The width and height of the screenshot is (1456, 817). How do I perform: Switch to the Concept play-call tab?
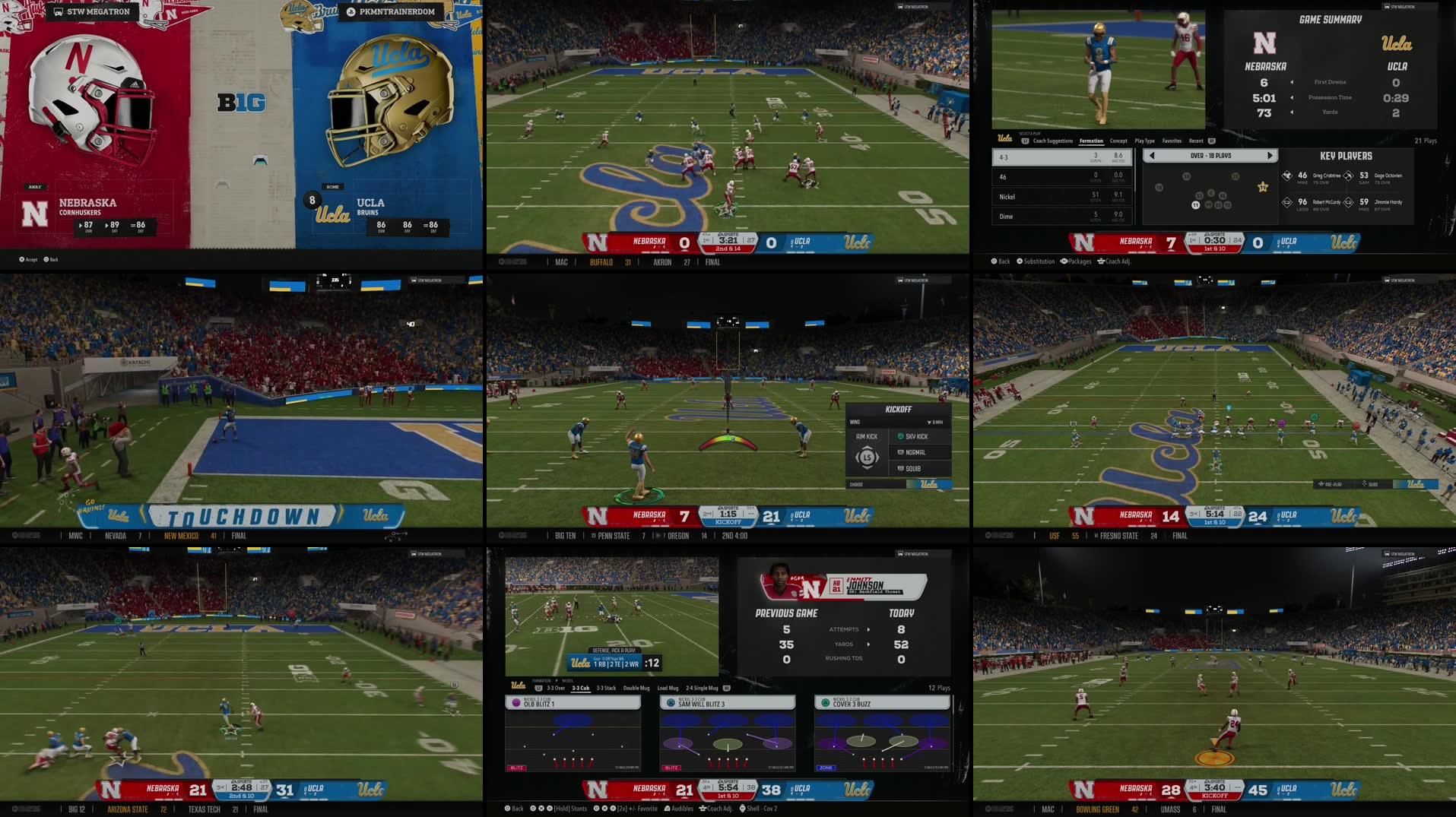(1119, 141)
